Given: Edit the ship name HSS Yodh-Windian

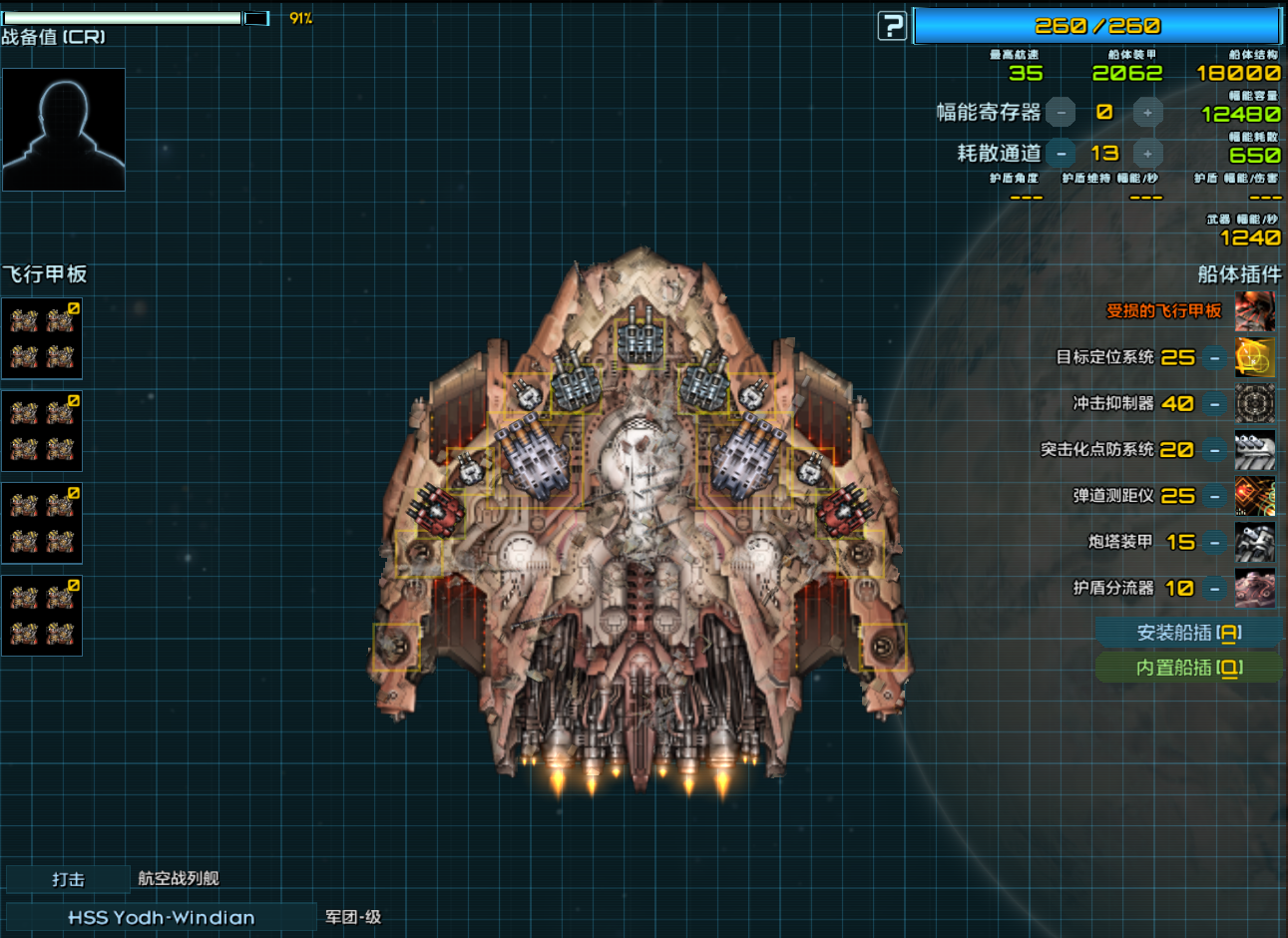Looking at the screenshot, I should tap(161, 917).
